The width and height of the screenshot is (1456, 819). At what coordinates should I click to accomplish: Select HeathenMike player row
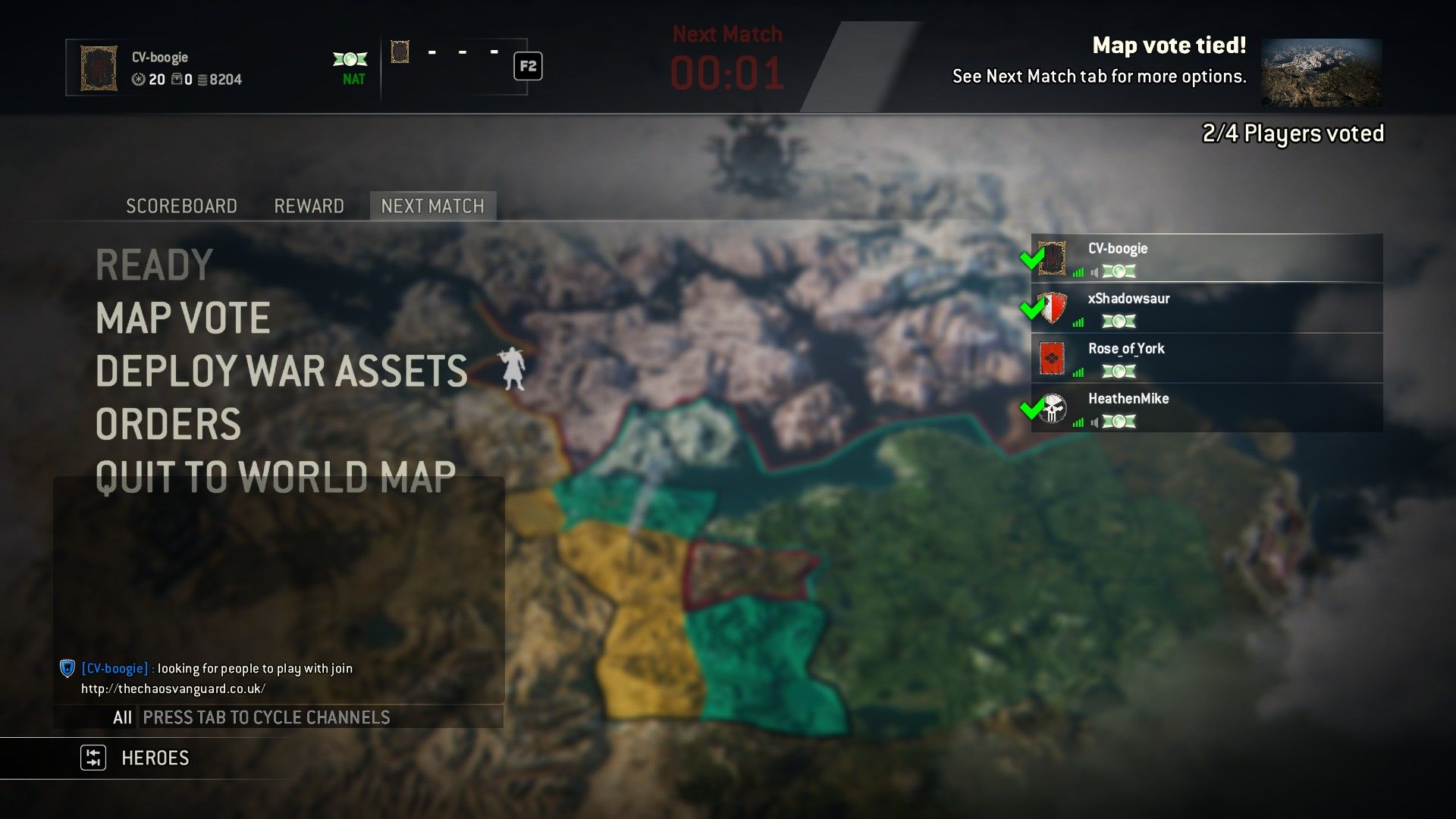[x=1206, y=409]
